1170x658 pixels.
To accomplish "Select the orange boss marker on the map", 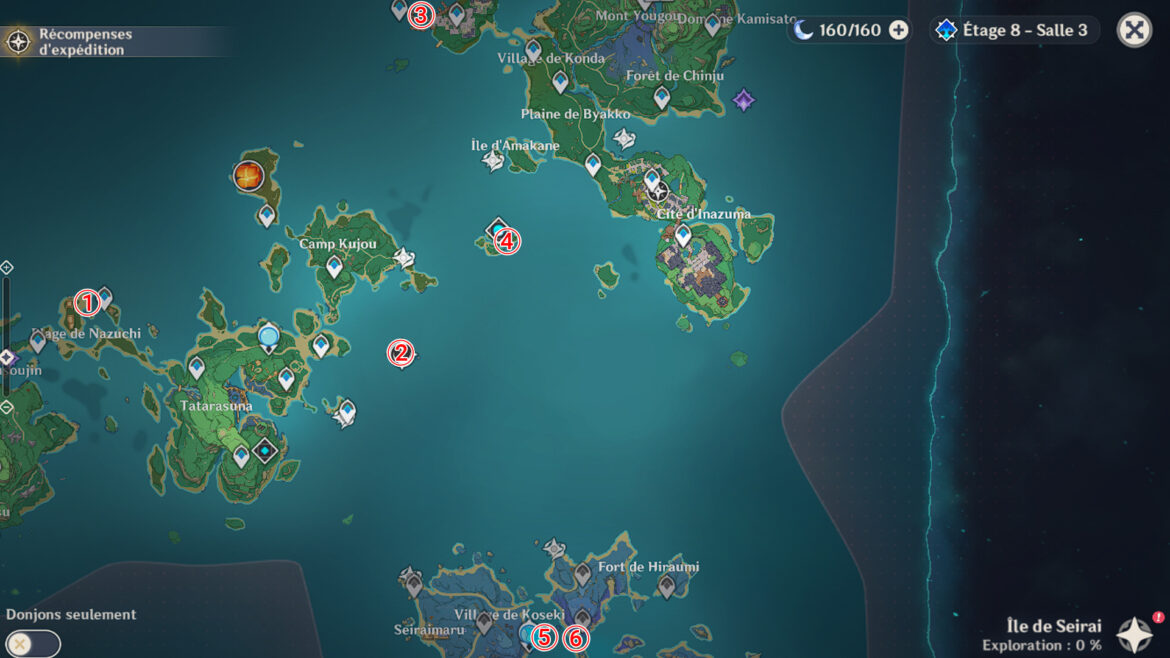I will [x=248, y=176].
